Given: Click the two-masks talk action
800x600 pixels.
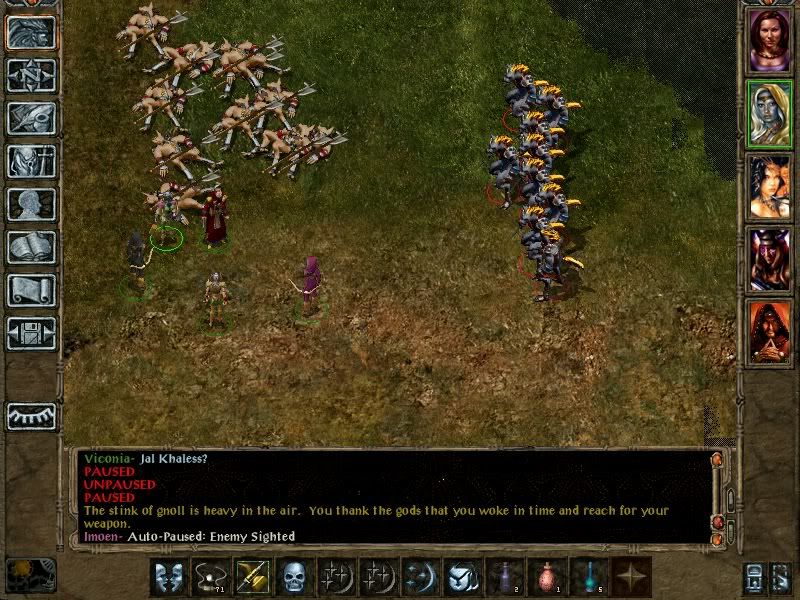Looking at the screenshot, I should (x=168, y=577).
